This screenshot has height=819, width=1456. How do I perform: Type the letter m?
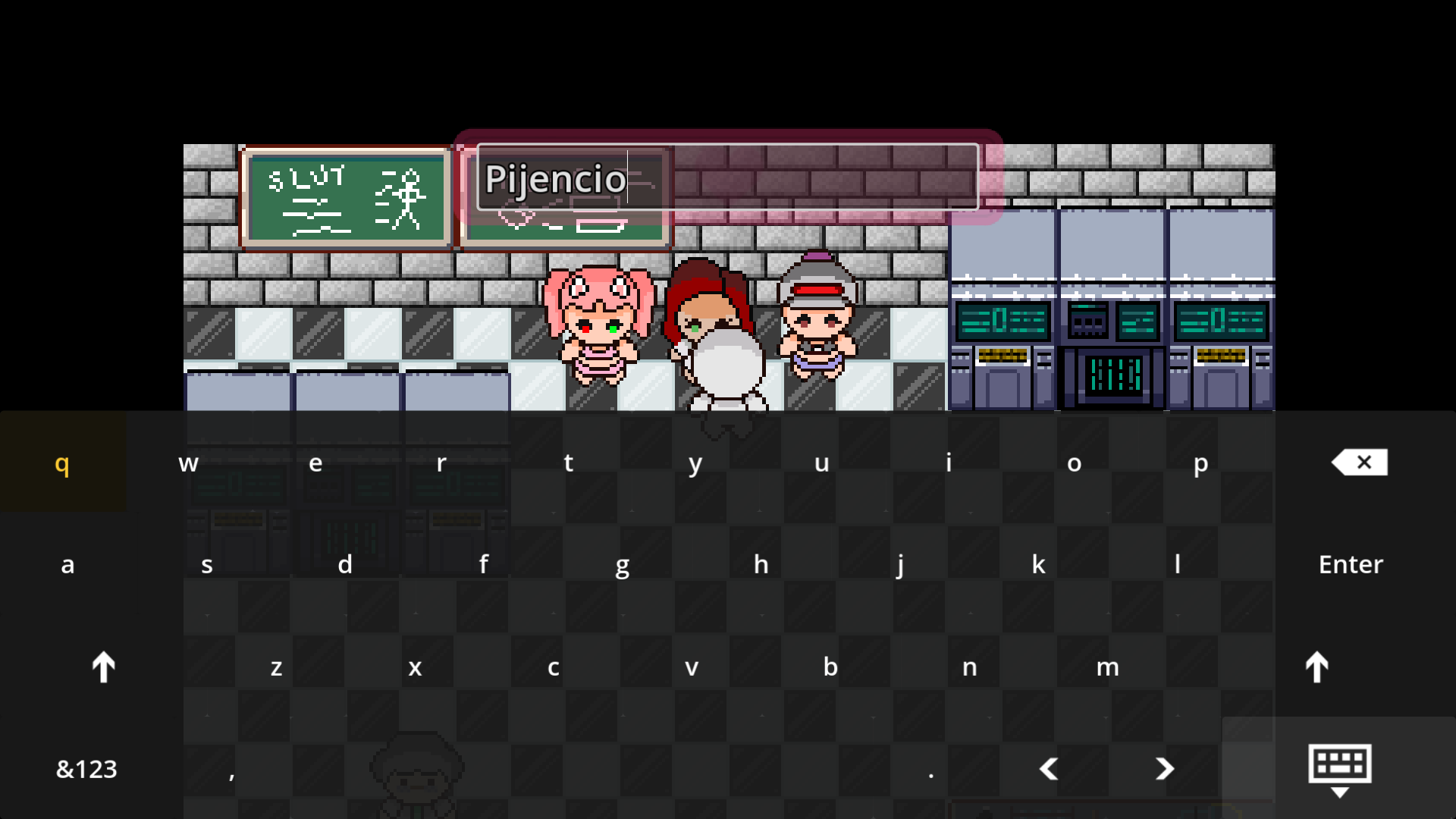click(1109, 667)
